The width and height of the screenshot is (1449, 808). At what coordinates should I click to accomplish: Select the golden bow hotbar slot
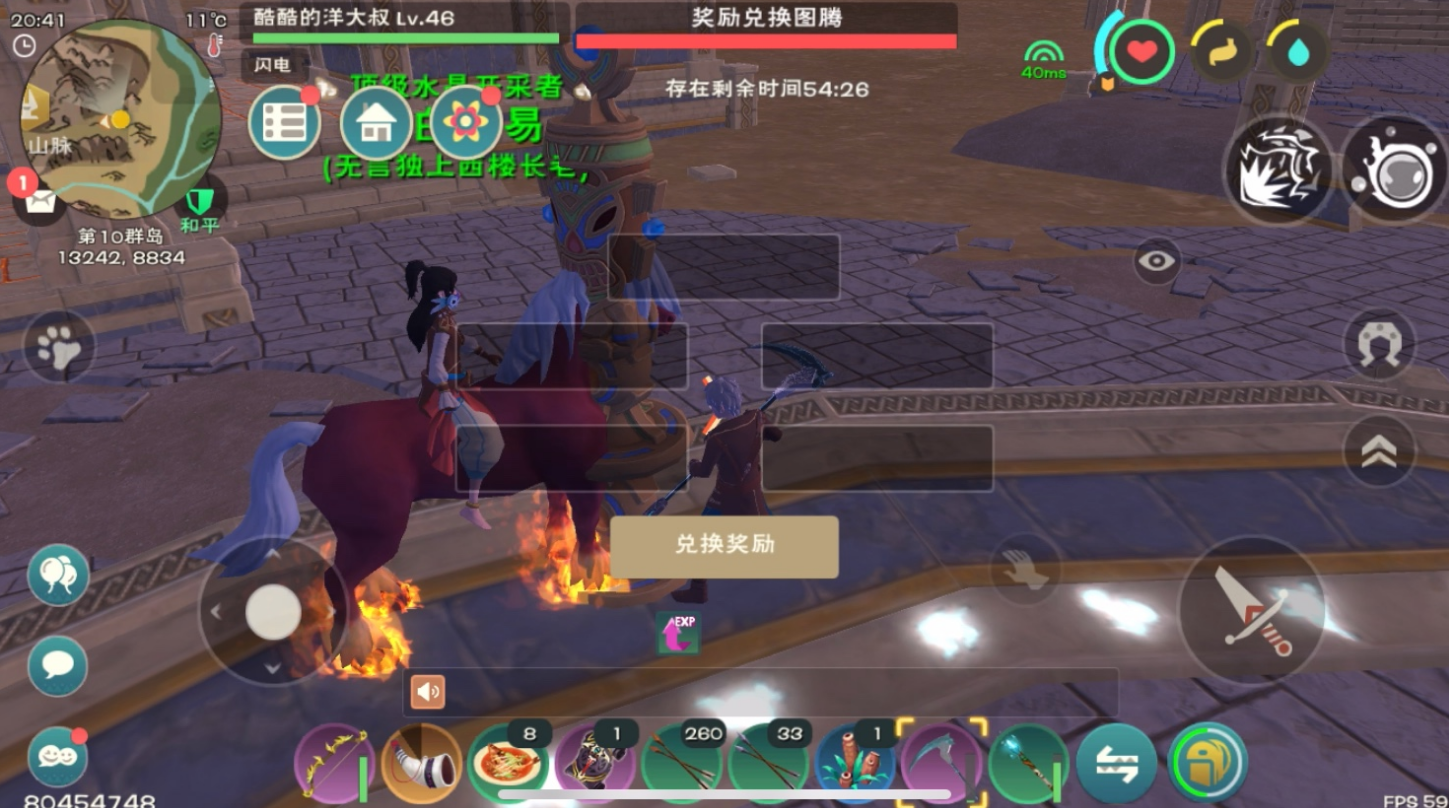point(334,764)
